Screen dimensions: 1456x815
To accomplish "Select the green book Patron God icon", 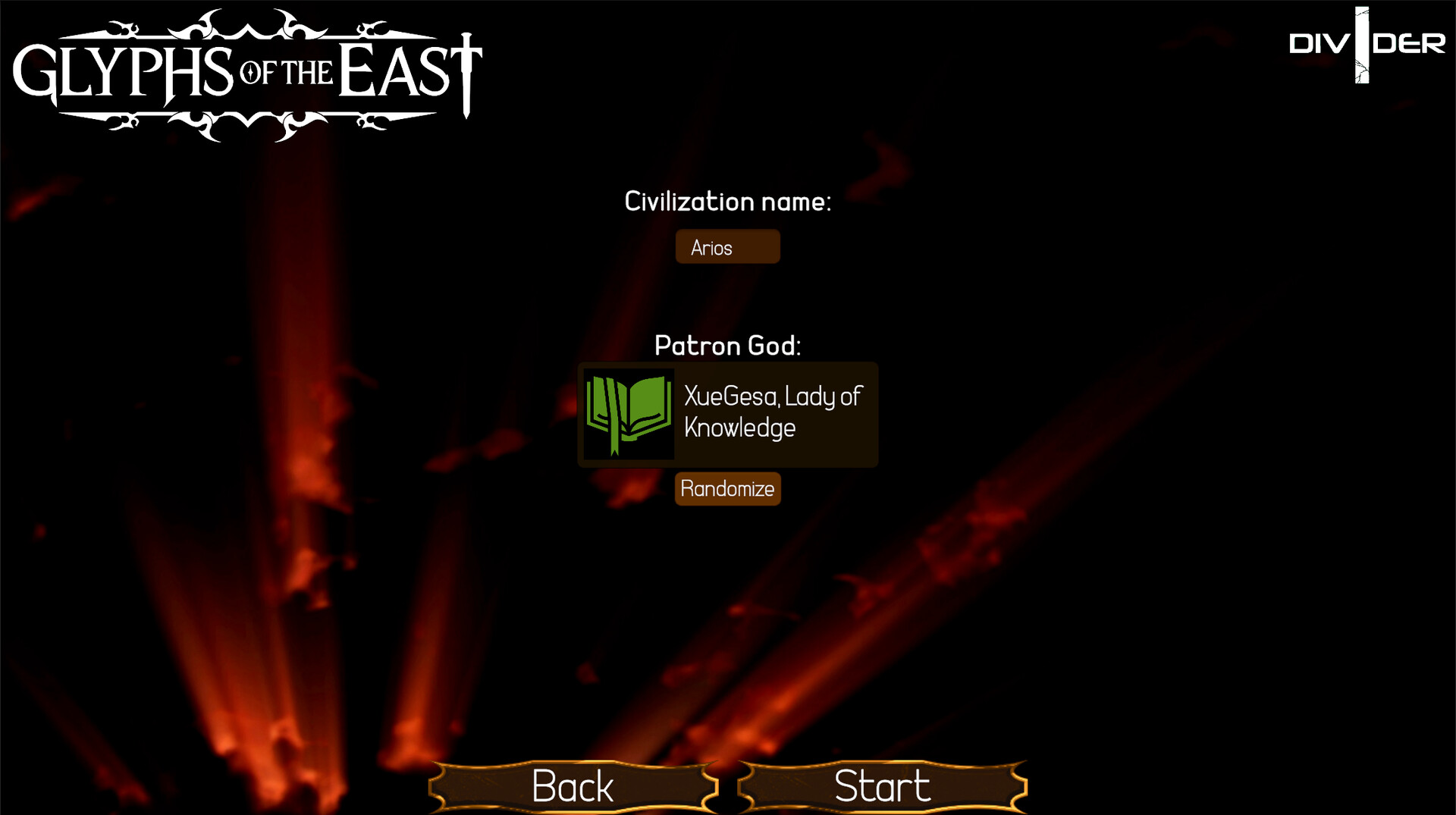I will (628, 414).
